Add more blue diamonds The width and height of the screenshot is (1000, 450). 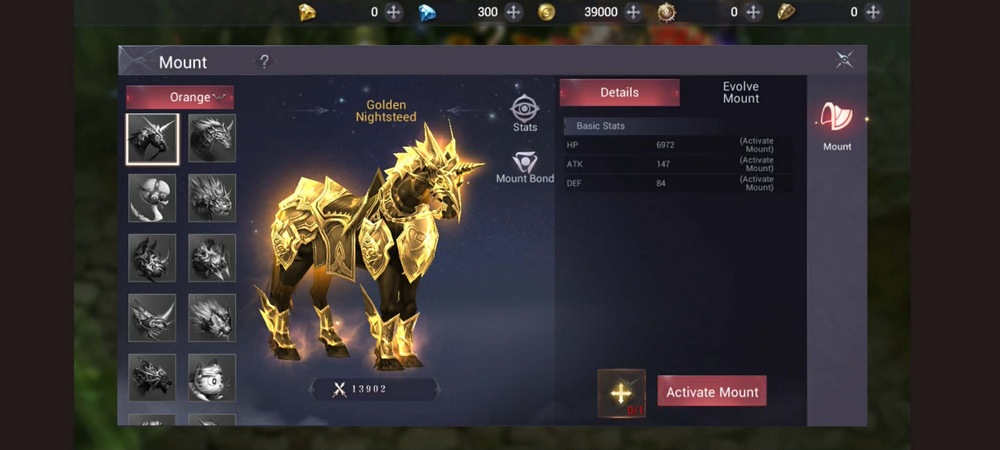pyautogui.click(x=514, y=12)
